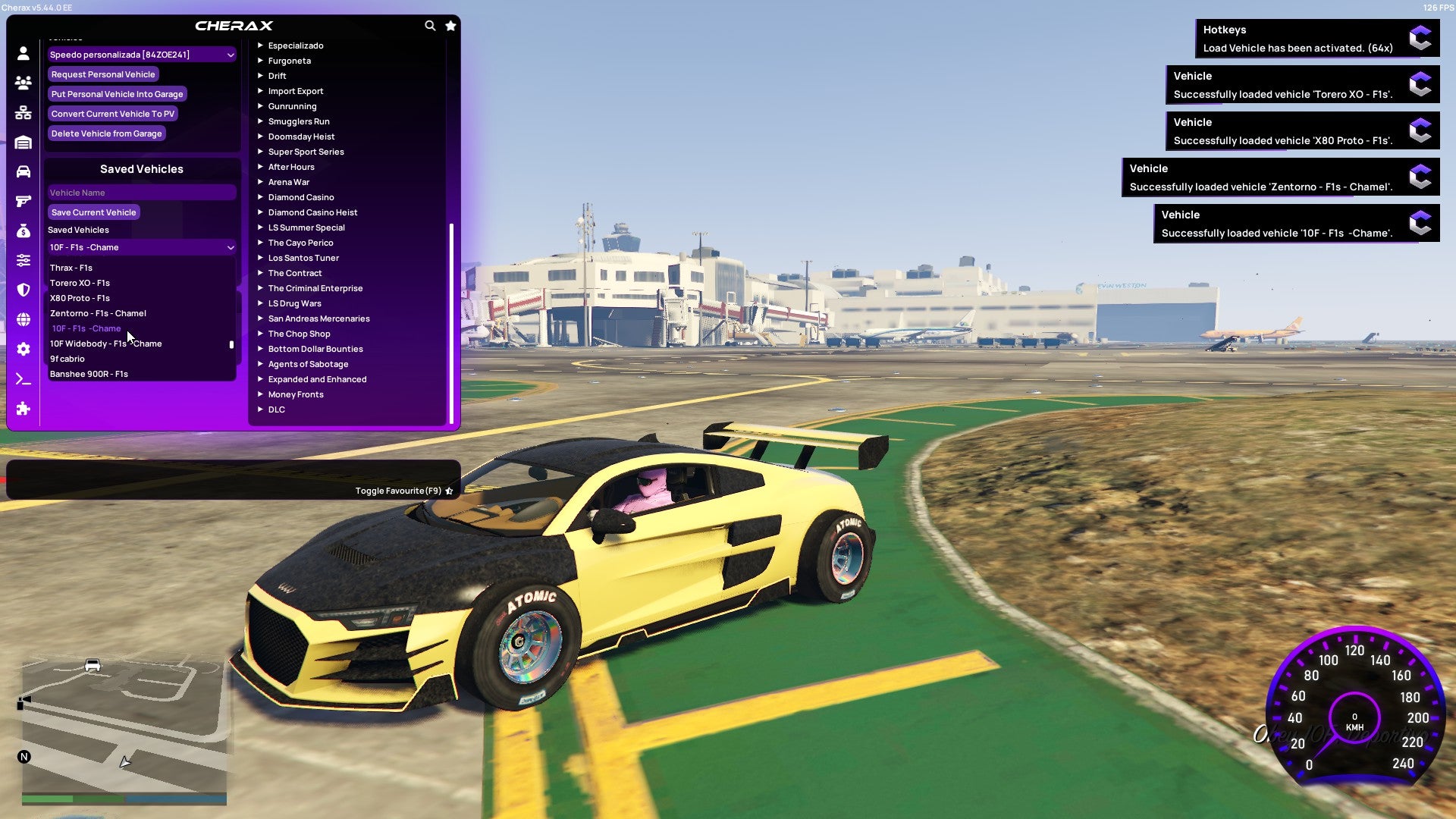The height and width of the screenshot is (819, 1456).
Task: Click the Toggle Favourite (F9) star control
Action: (x=449, y=490)
